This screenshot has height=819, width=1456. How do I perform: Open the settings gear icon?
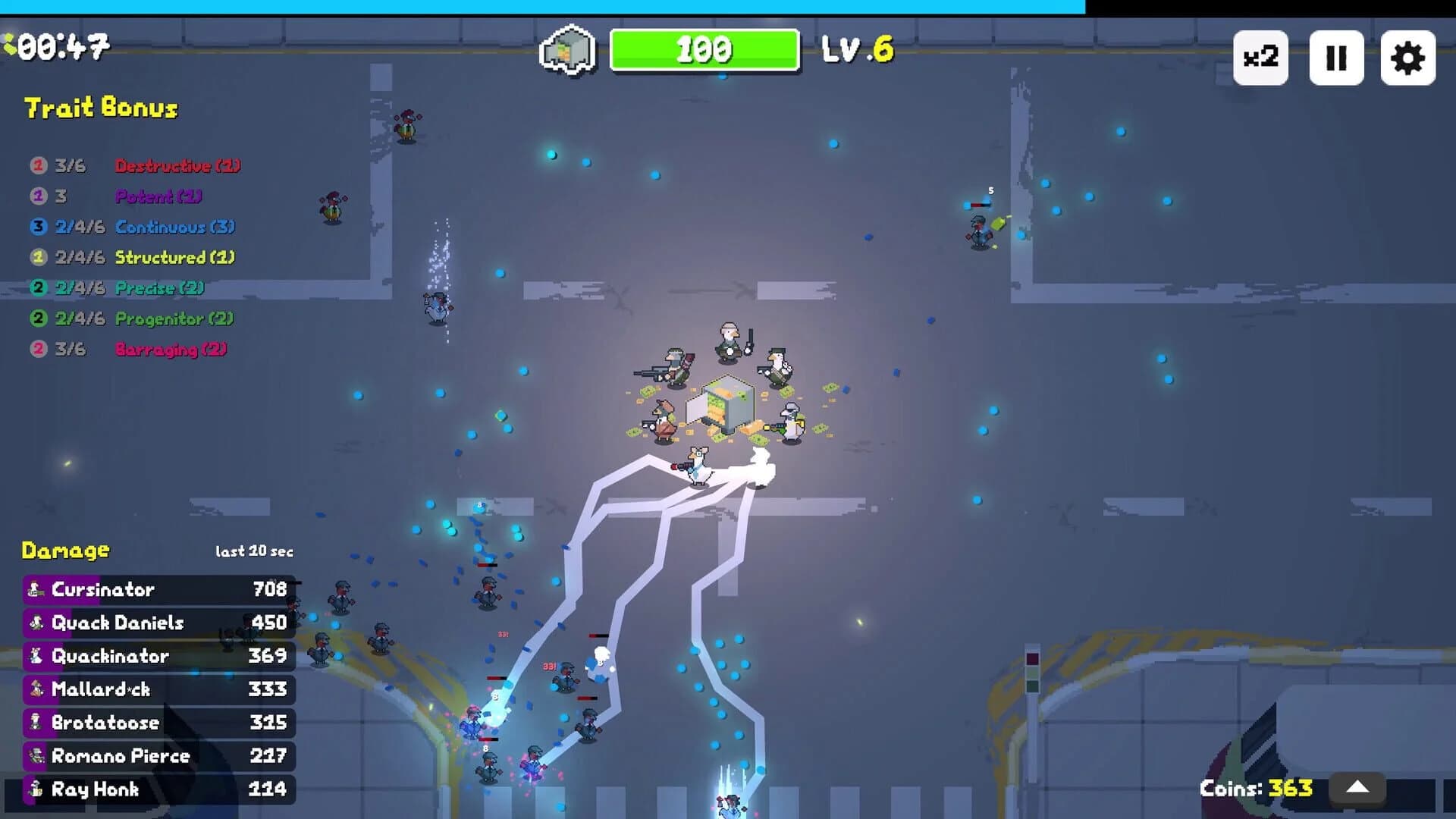point(1409,57)
